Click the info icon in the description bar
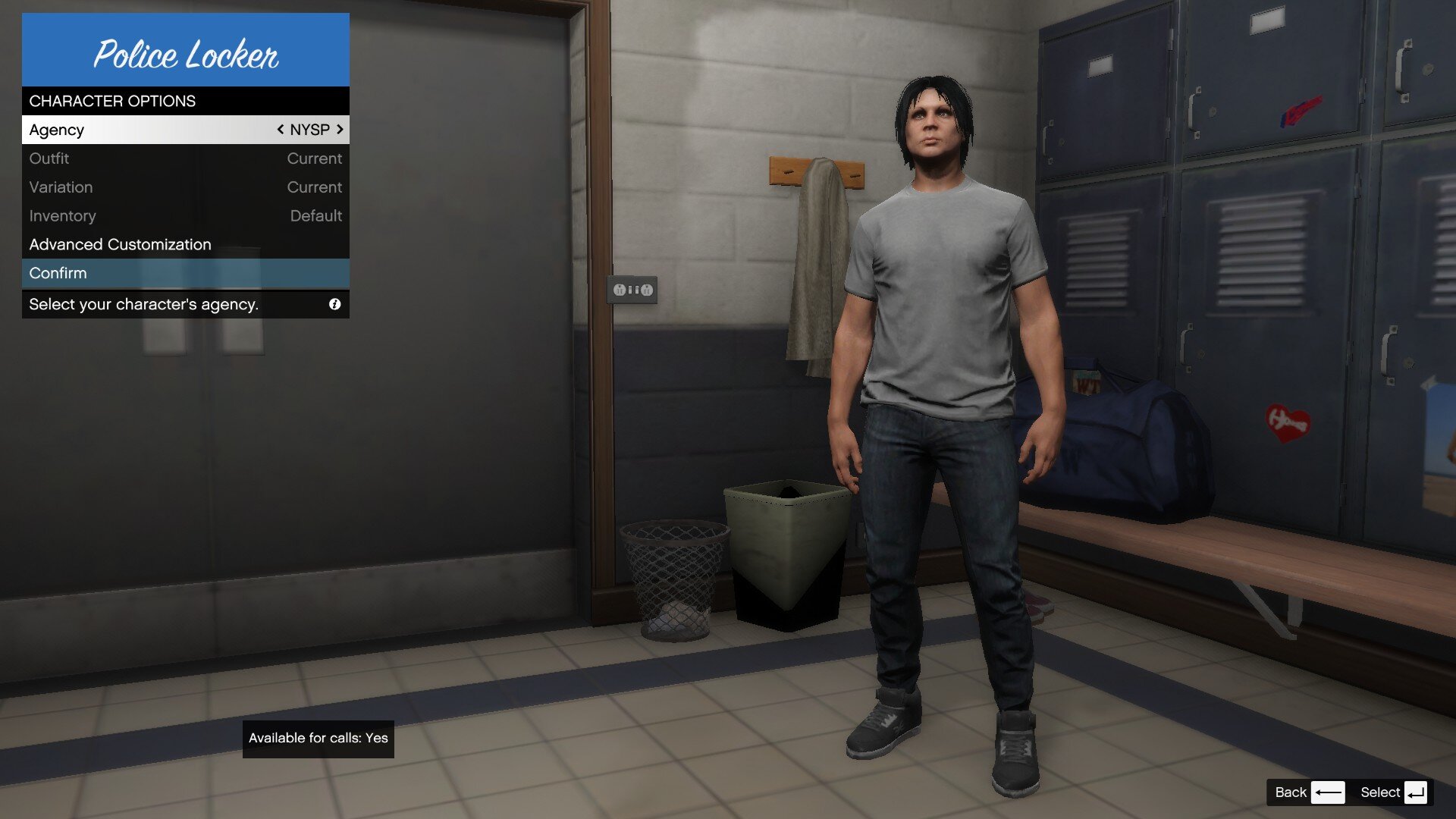Screen dimensions: 1456x819 [x=334, y=304]
